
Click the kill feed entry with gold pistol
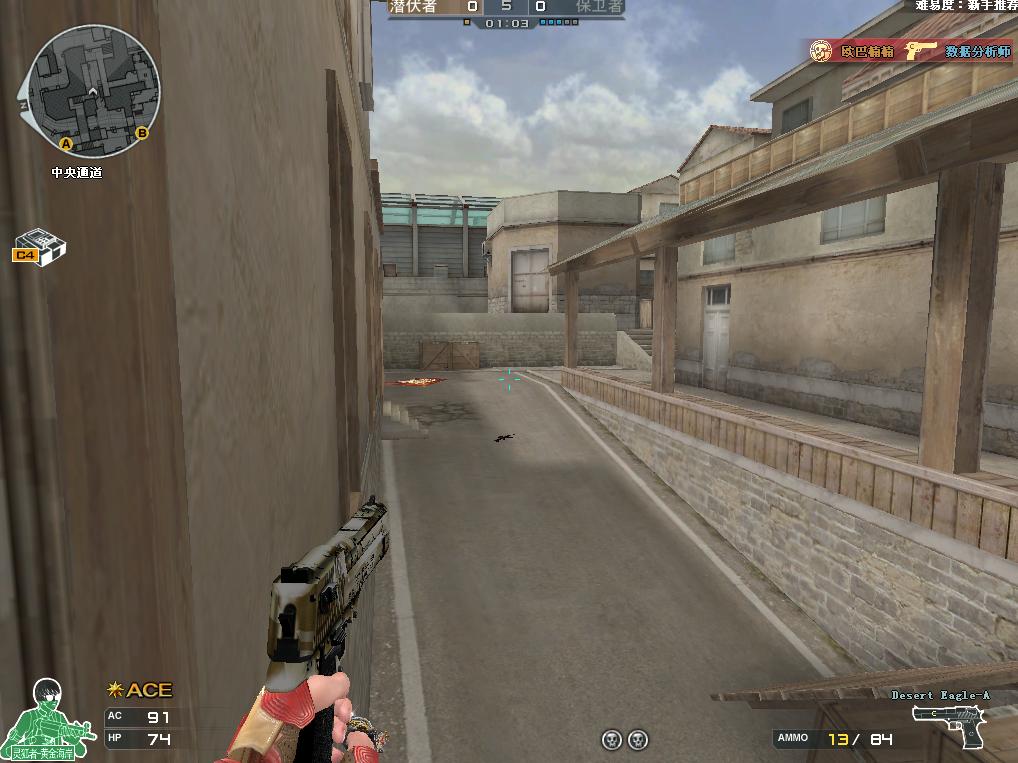tap(910, 51)
